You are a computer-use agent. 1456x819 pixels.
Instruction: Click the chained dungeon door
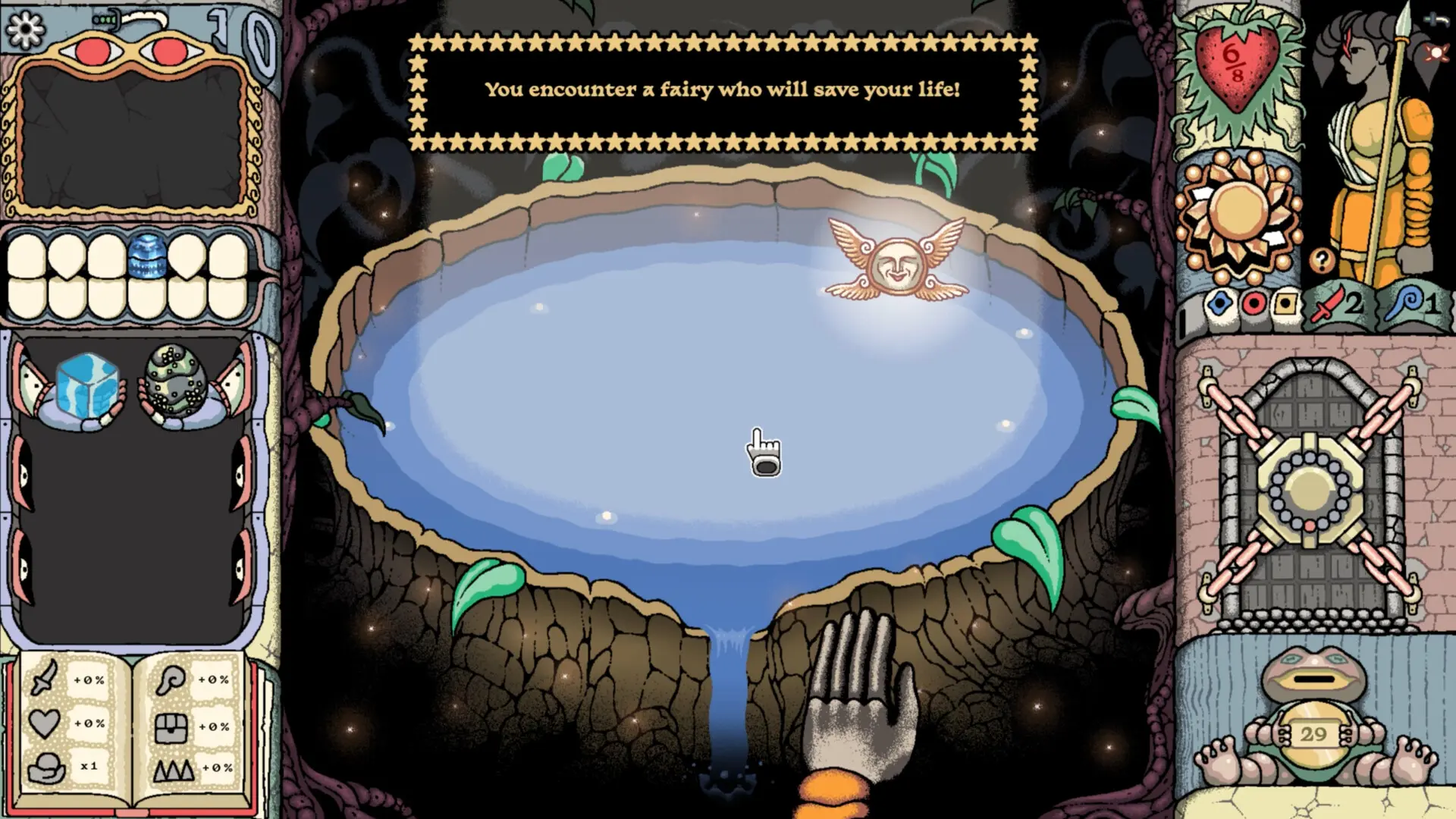point(1310,489)
